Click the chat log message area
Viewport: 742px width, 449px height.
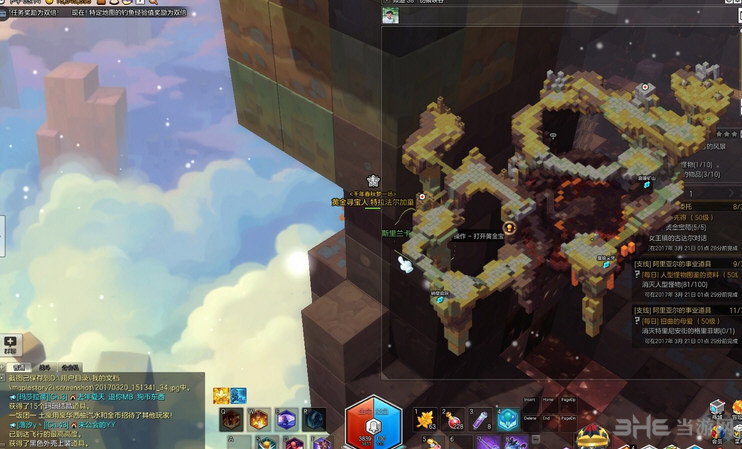(100, 410)
